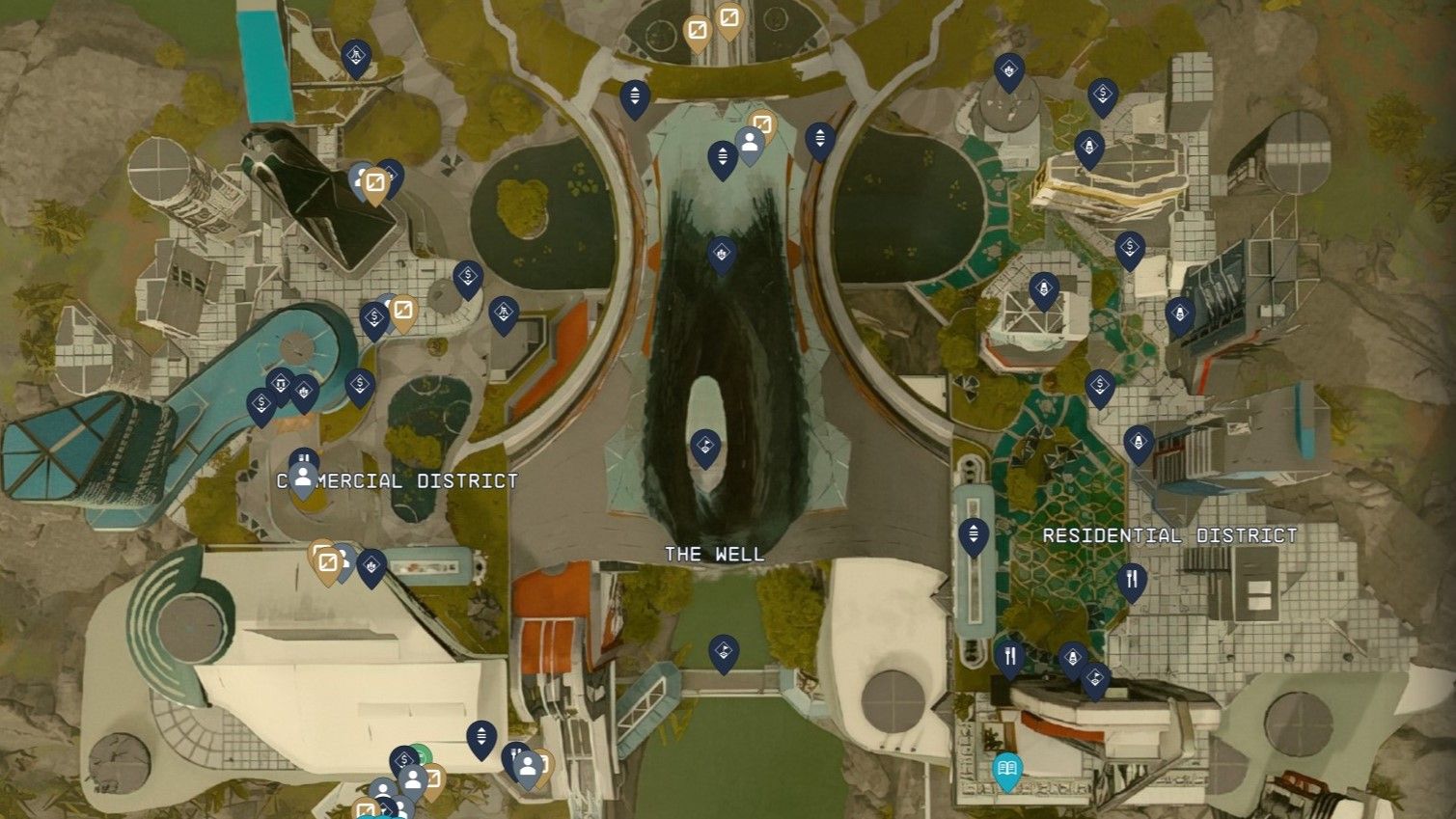Screen dimensions: 1456x819
Task: Select the person marker beside the top elevator
Action: coord(751,143)
